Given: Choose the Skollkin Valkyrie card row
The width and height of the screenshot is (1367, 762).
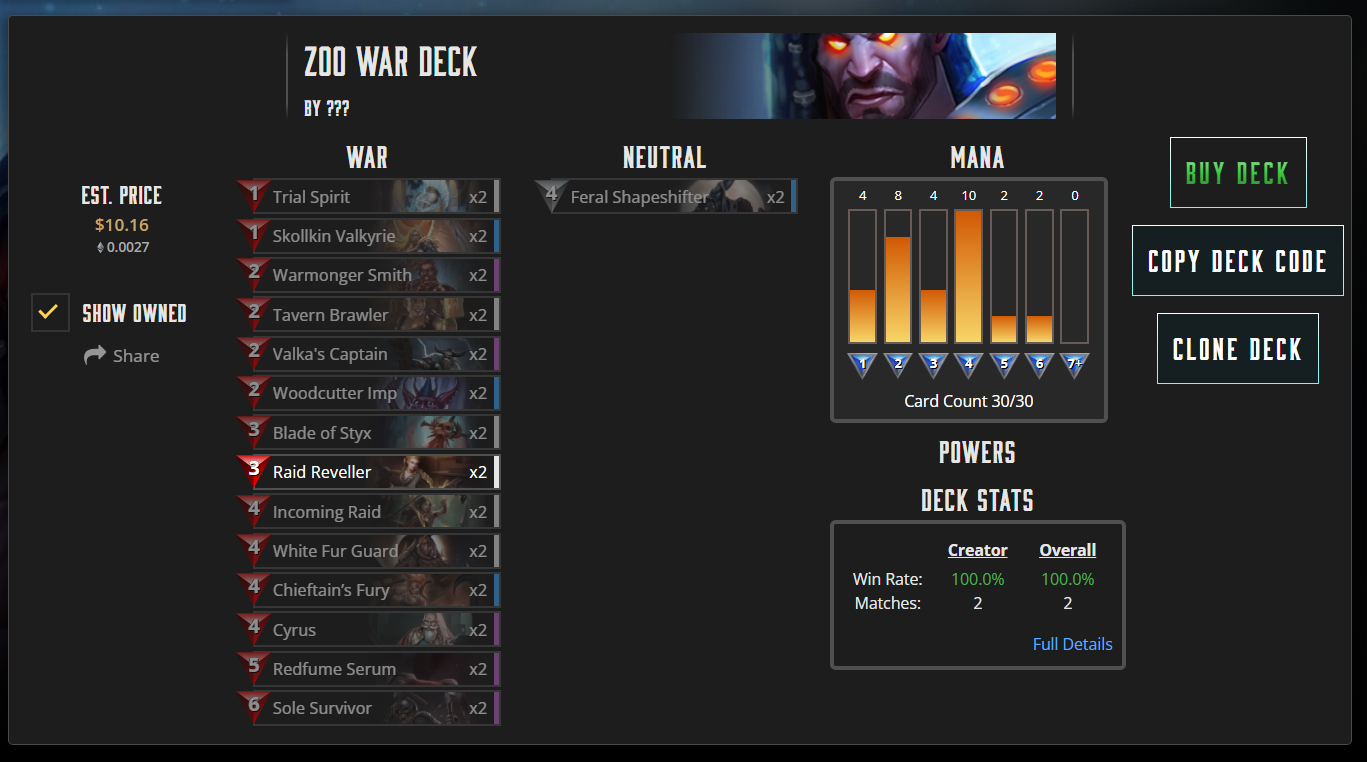Looking at the screenshot, I should tap(370, 236).
